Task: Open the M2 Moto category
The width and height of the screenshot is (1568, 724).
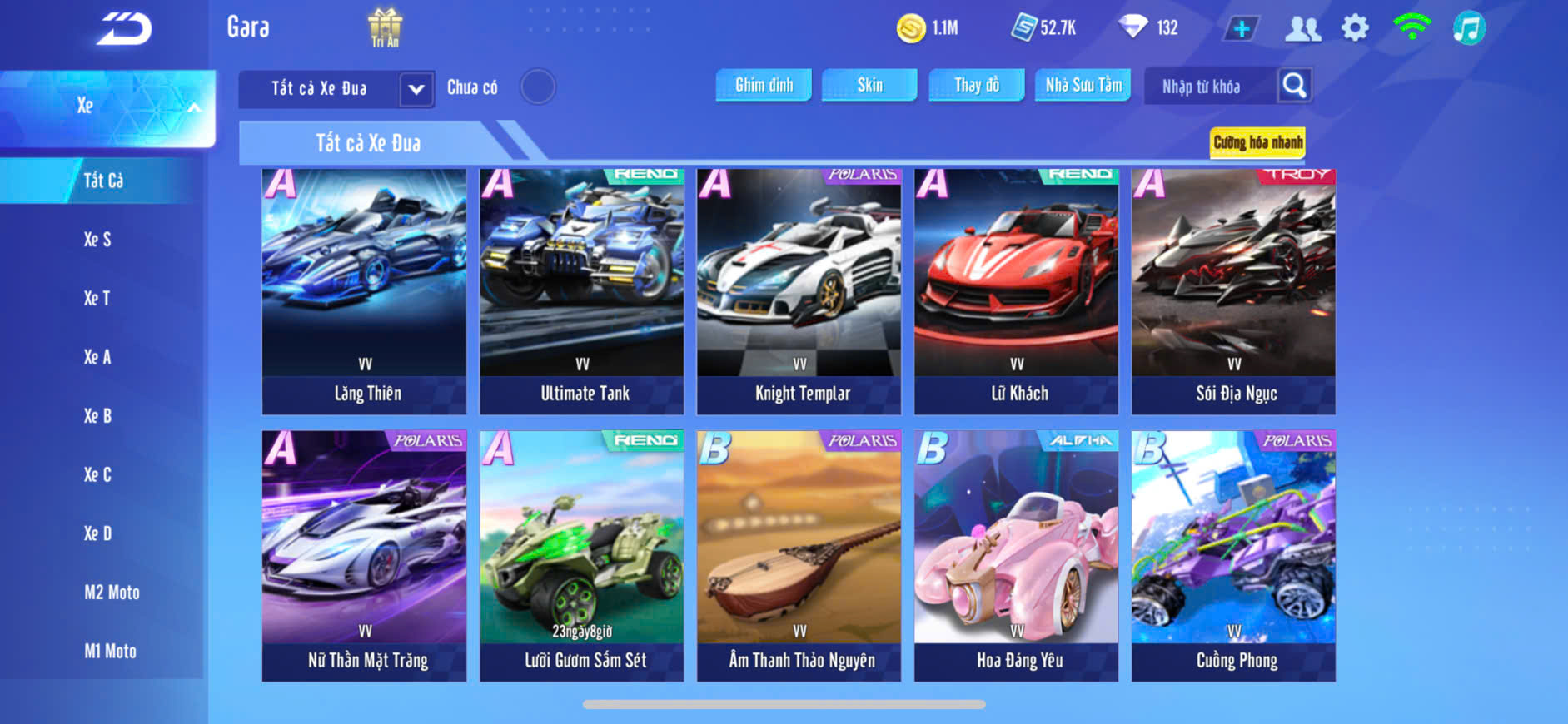Action: (112, 593)
